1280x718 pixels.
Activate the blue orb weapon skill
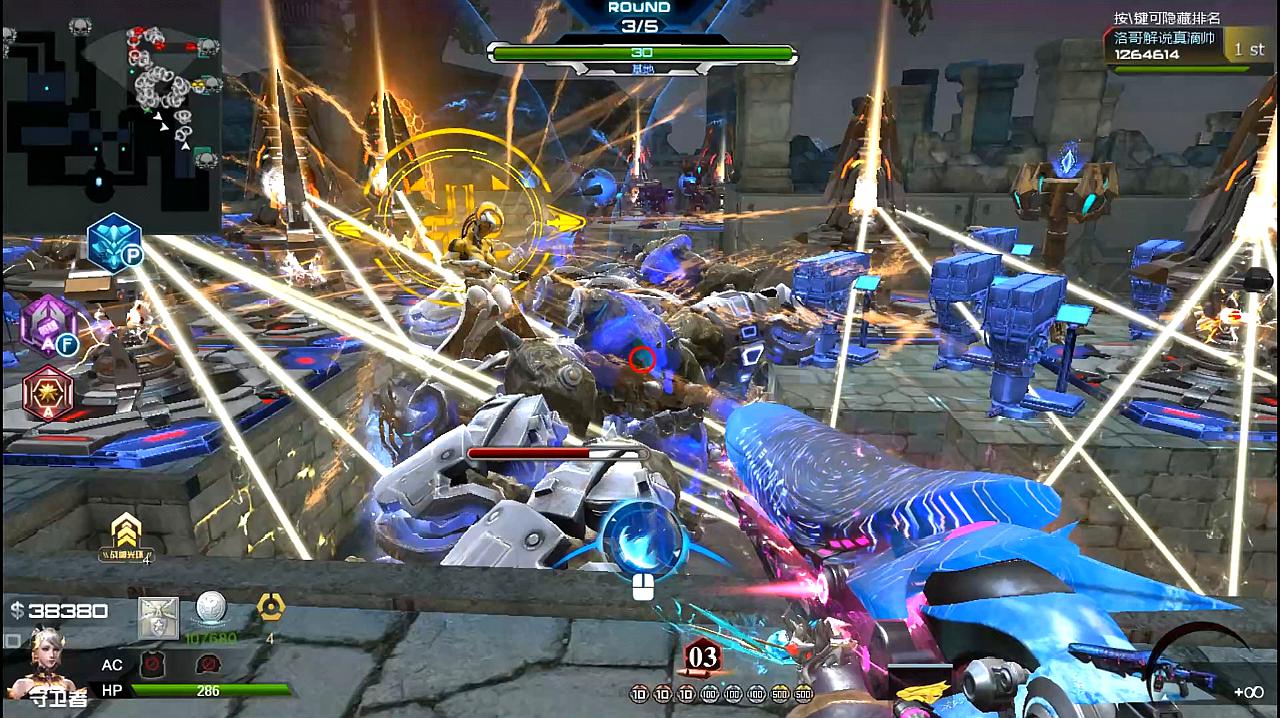click(x=641, y=539)
